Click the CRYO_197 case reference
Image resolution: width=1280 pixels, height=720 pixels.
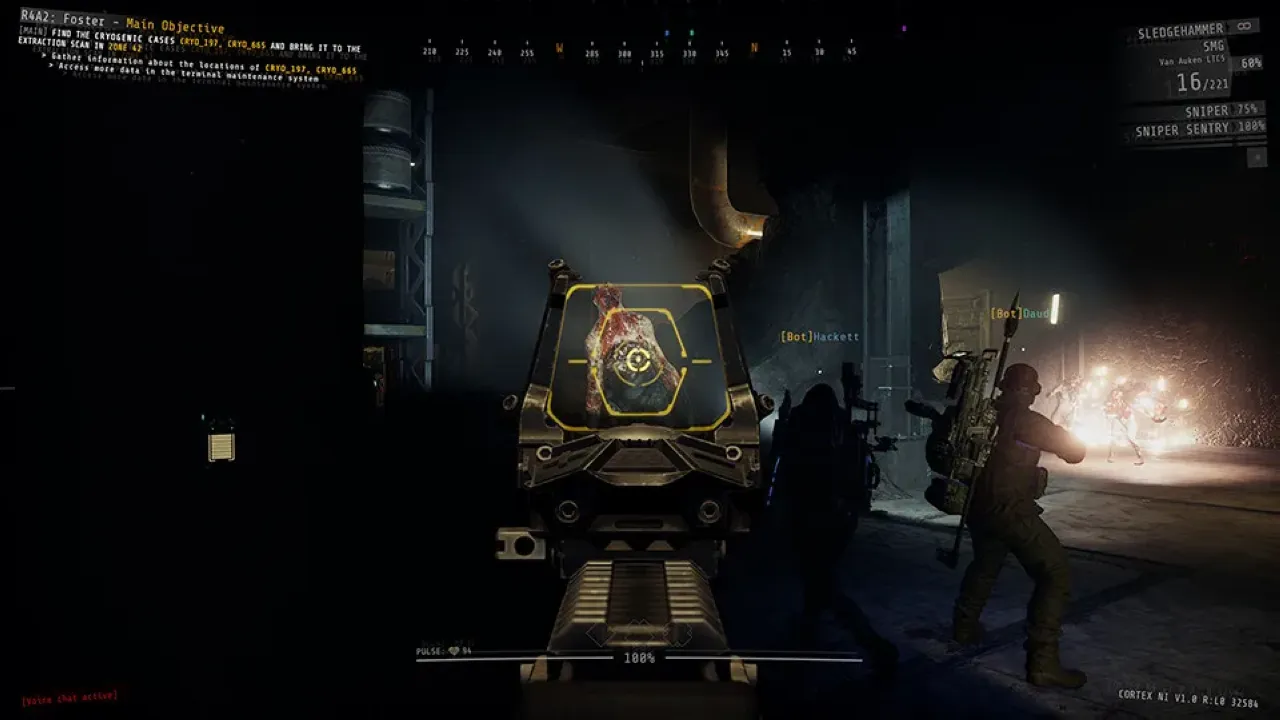(198, 42)
